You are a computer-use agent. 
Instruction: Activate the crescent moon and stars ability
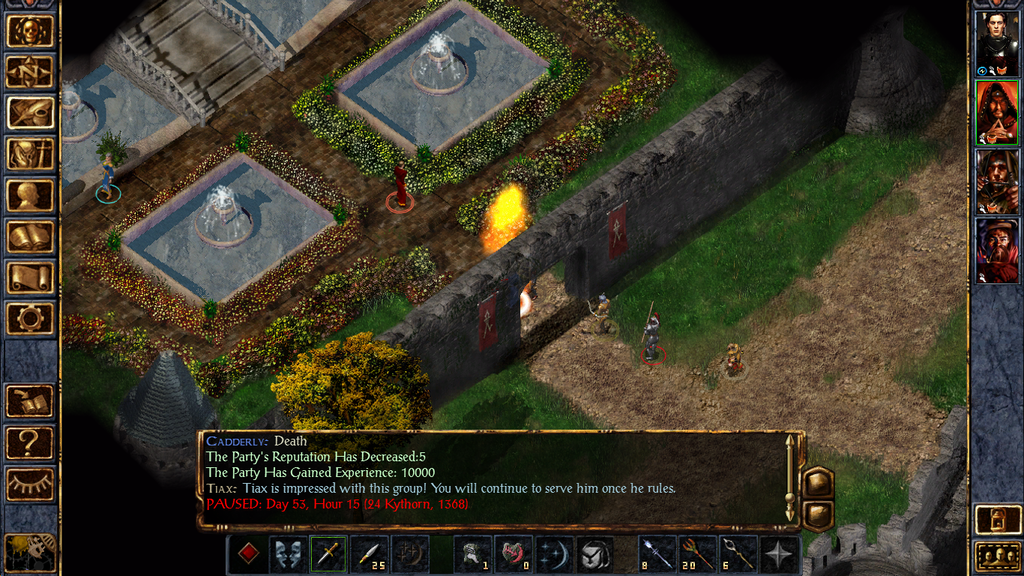(x=553, y=555)
